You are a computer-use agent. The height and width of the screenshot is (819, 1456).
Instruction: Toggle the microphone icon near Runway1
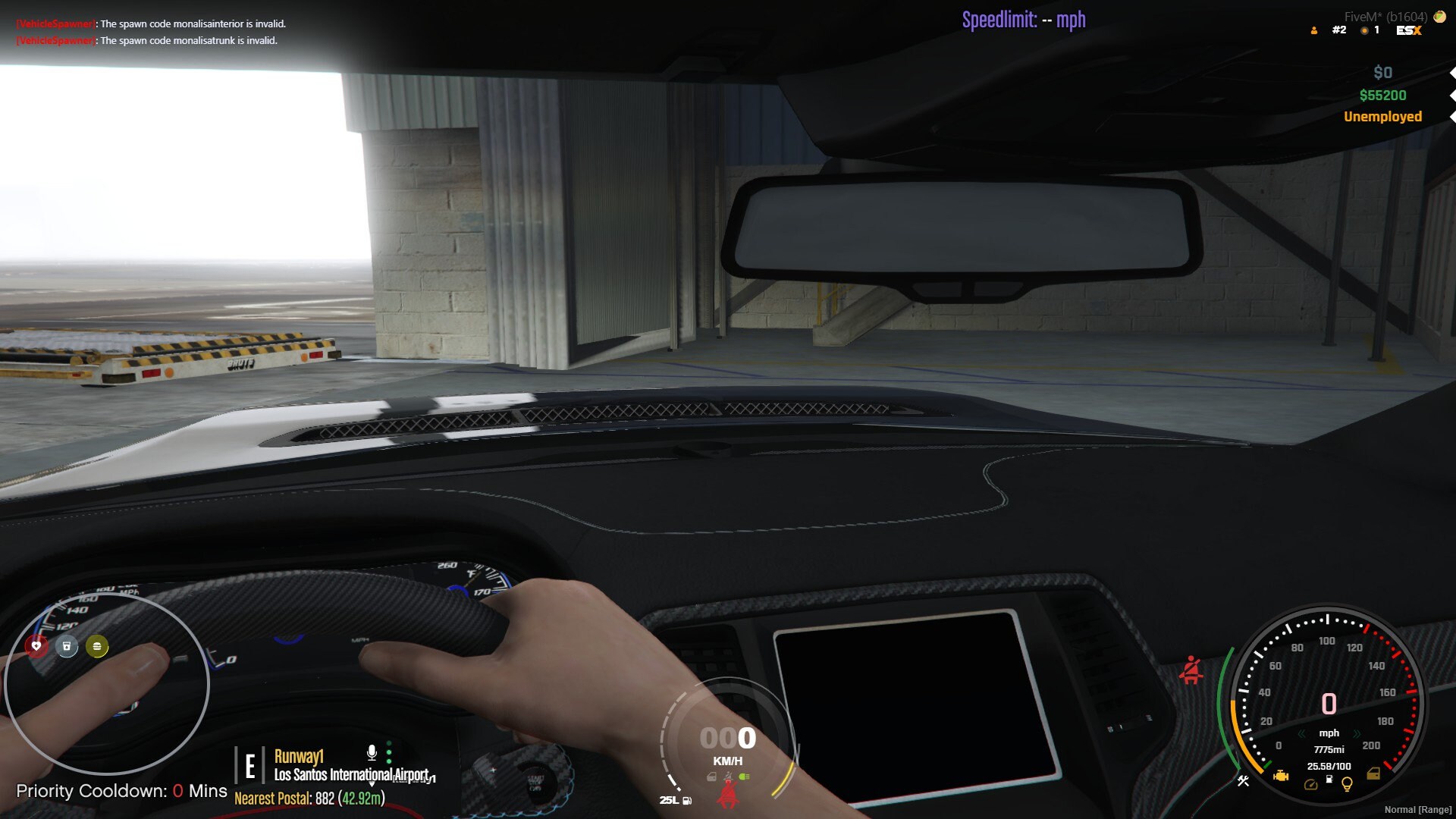[x=371, y=752]
